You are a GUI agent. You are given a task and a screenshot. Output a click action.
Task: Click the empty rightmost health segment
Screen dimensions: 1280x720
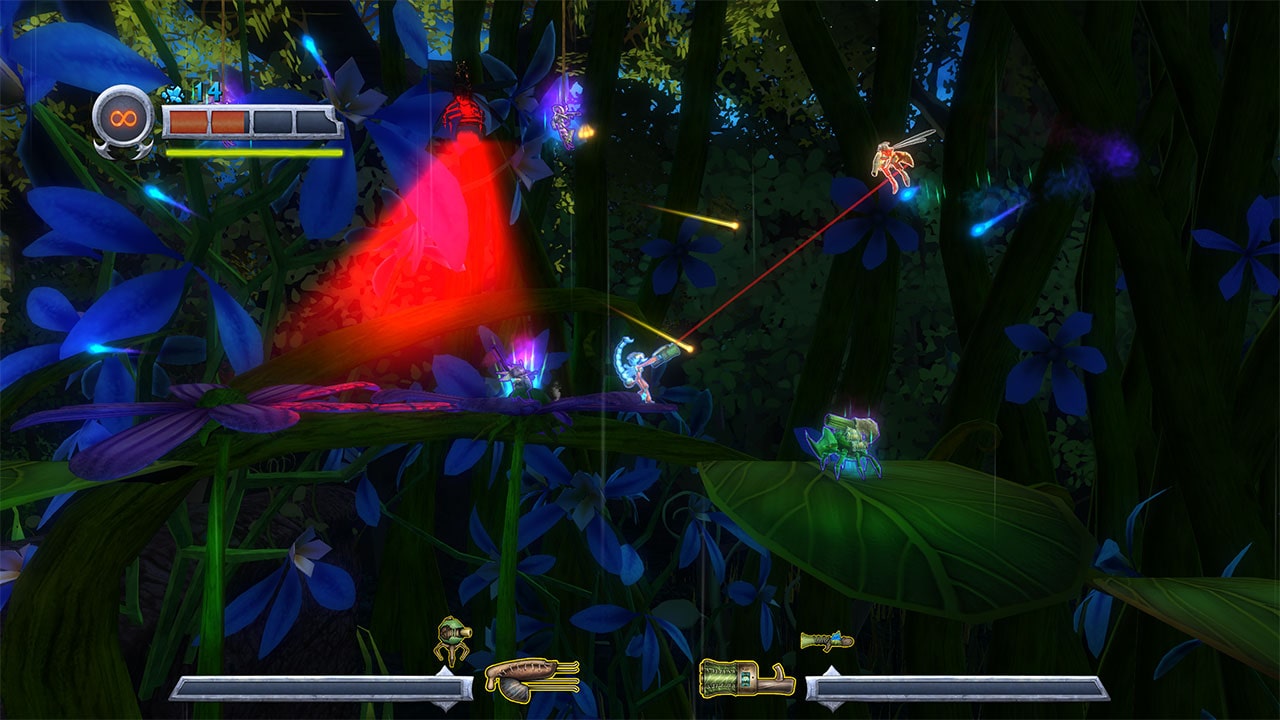point(313,122)
